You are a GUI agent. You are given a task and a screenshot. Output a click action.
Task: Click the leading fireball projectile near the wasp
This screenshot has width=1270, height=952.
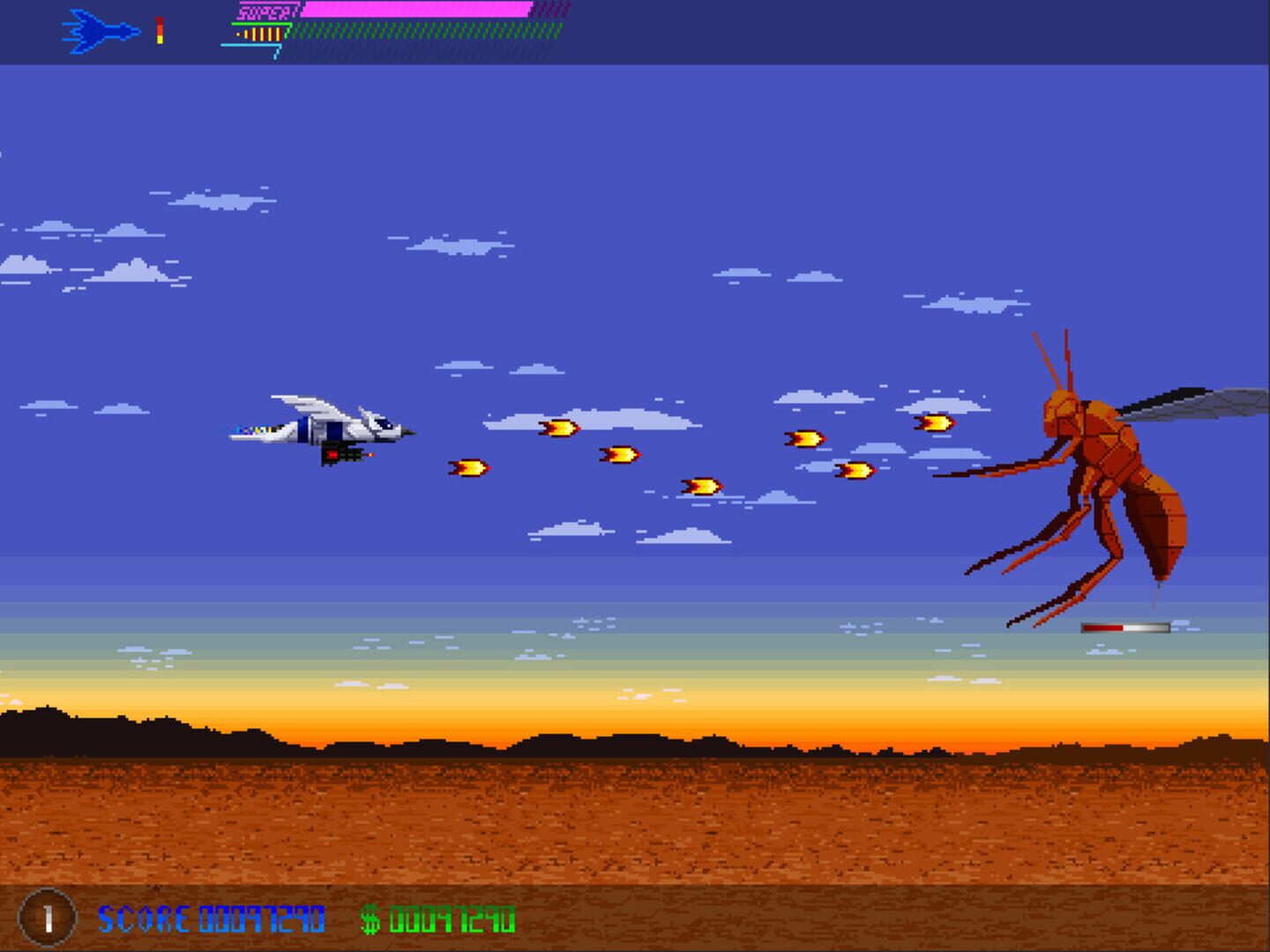937,424
